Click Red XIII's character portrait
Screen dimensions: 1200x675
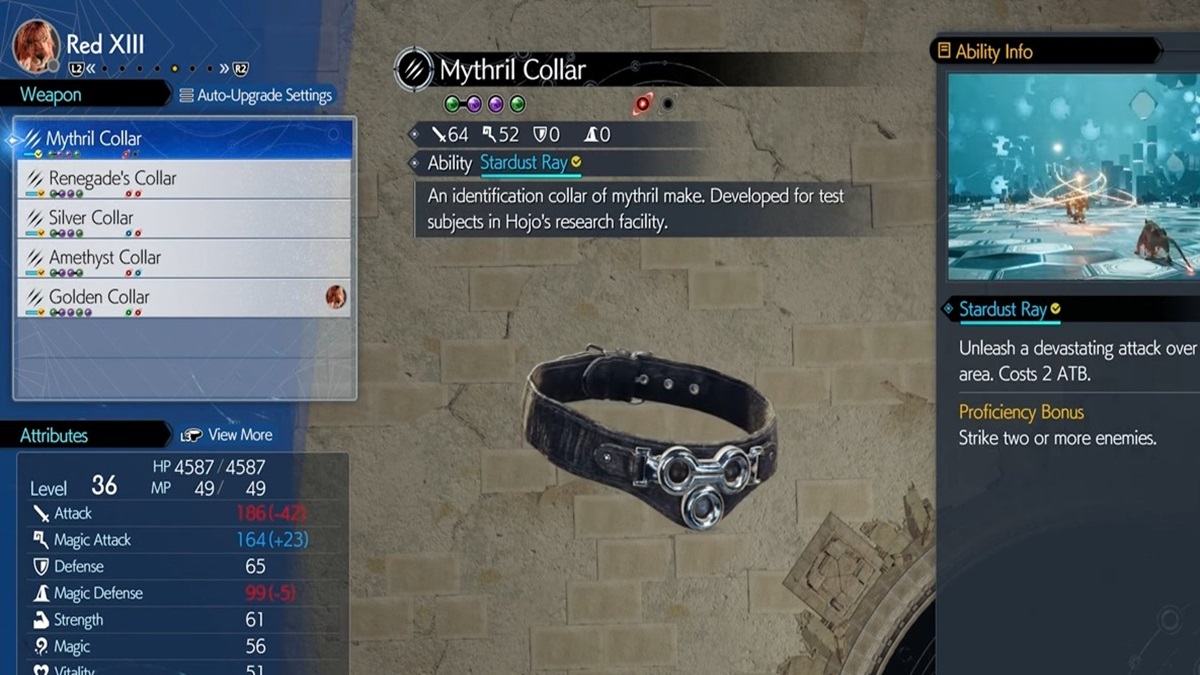click(x=36, y=45)
